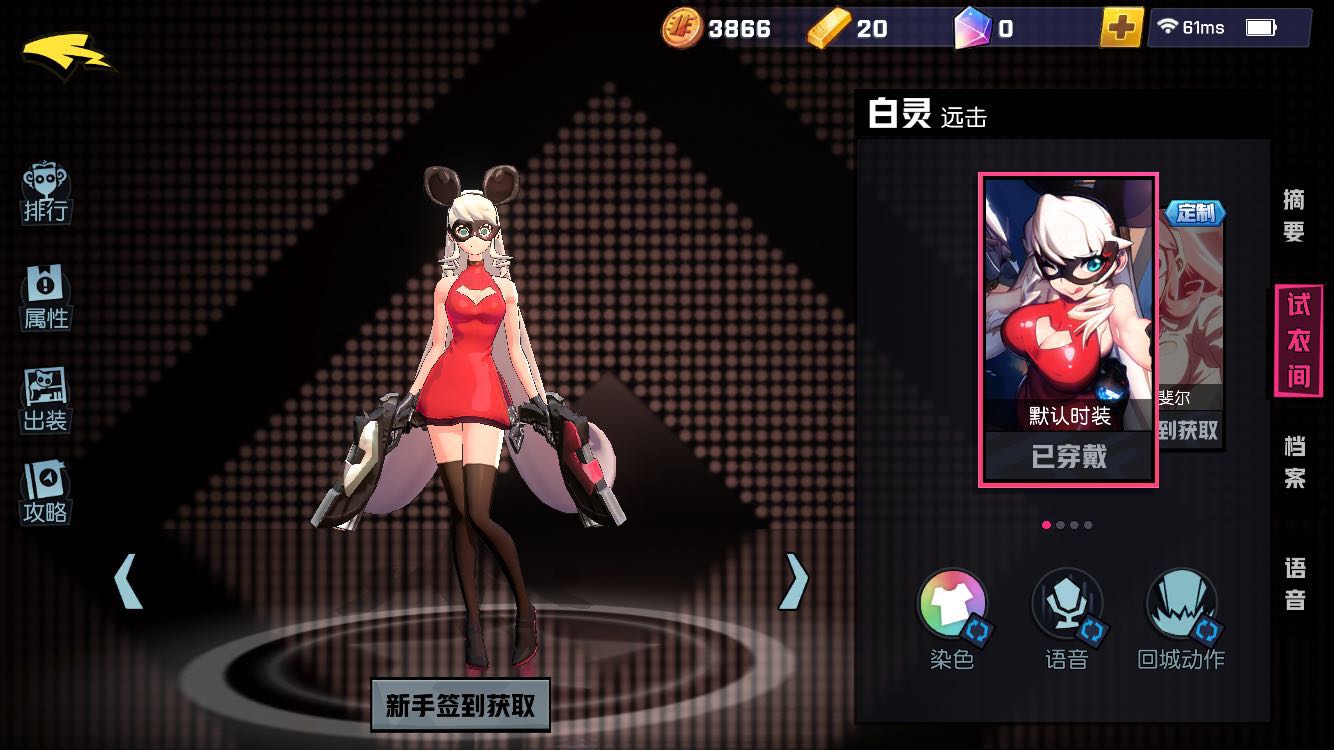Image resolution: width=1334 pixels, height=750 pixels.
Task: Open the 出装 loadout icon
Action: [44, 397]
